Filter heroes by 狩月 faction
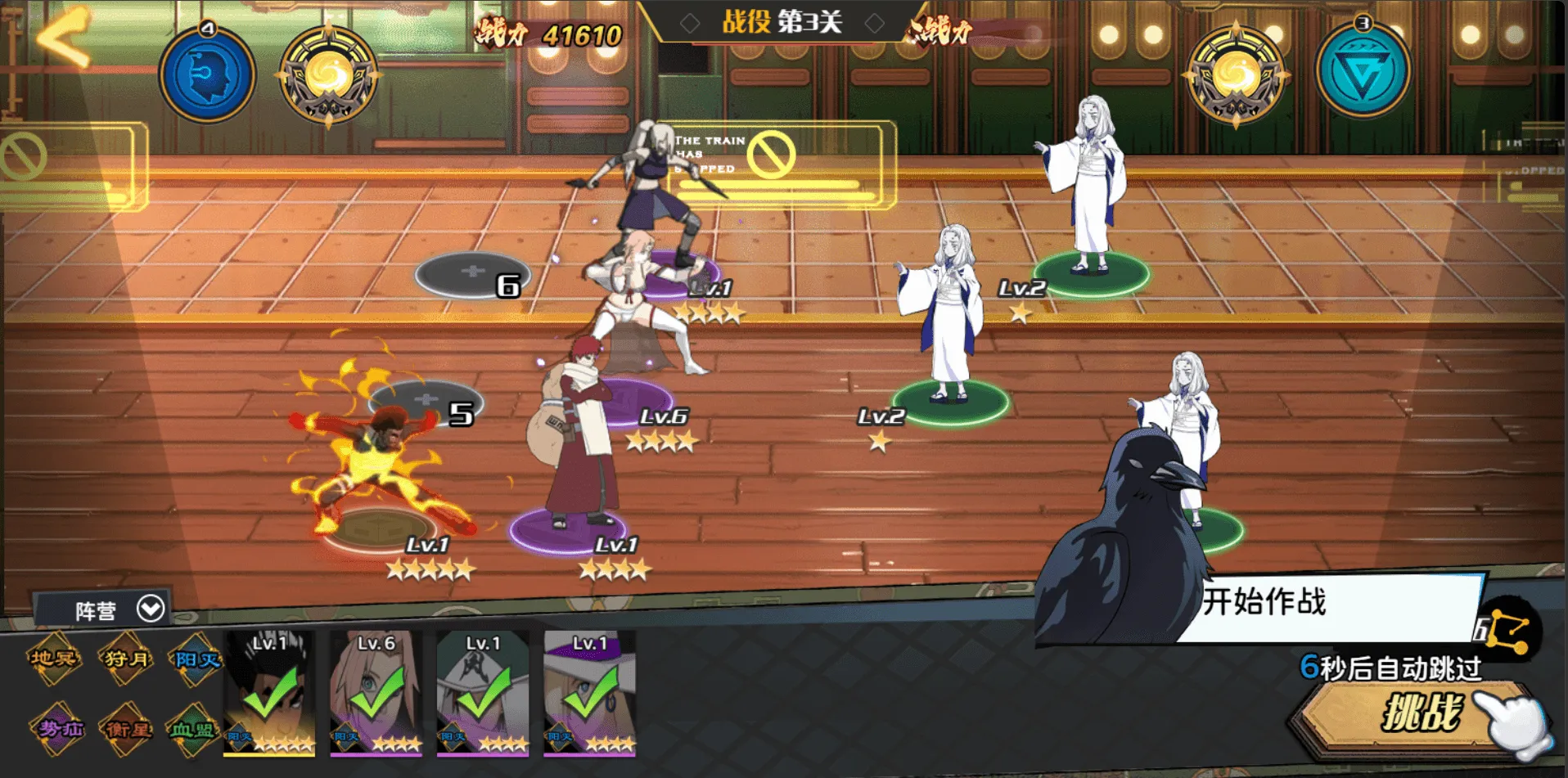This screenshot has width=1568, height=778. coord(125,659)
